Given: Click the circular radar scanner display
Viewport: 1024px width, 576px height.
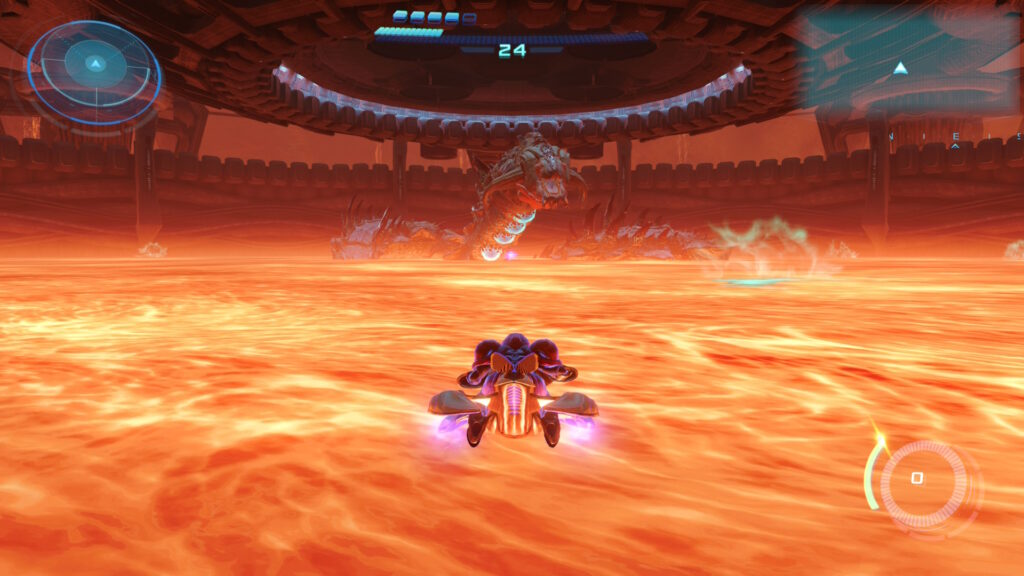Looking at the screenshot, I should click(93, 70).
